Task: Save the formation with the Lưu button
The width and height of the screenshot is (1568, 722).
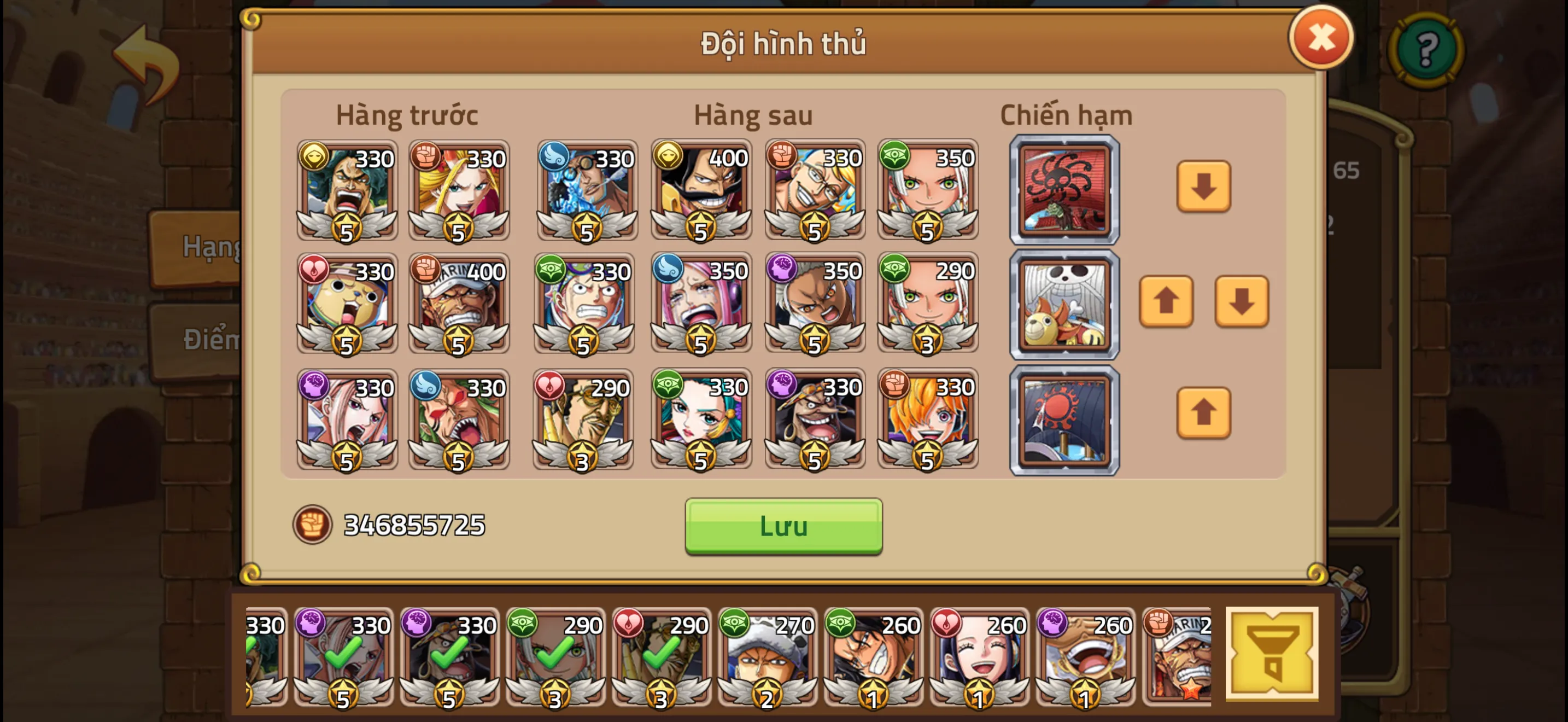Action: click(x=783, y=526)
